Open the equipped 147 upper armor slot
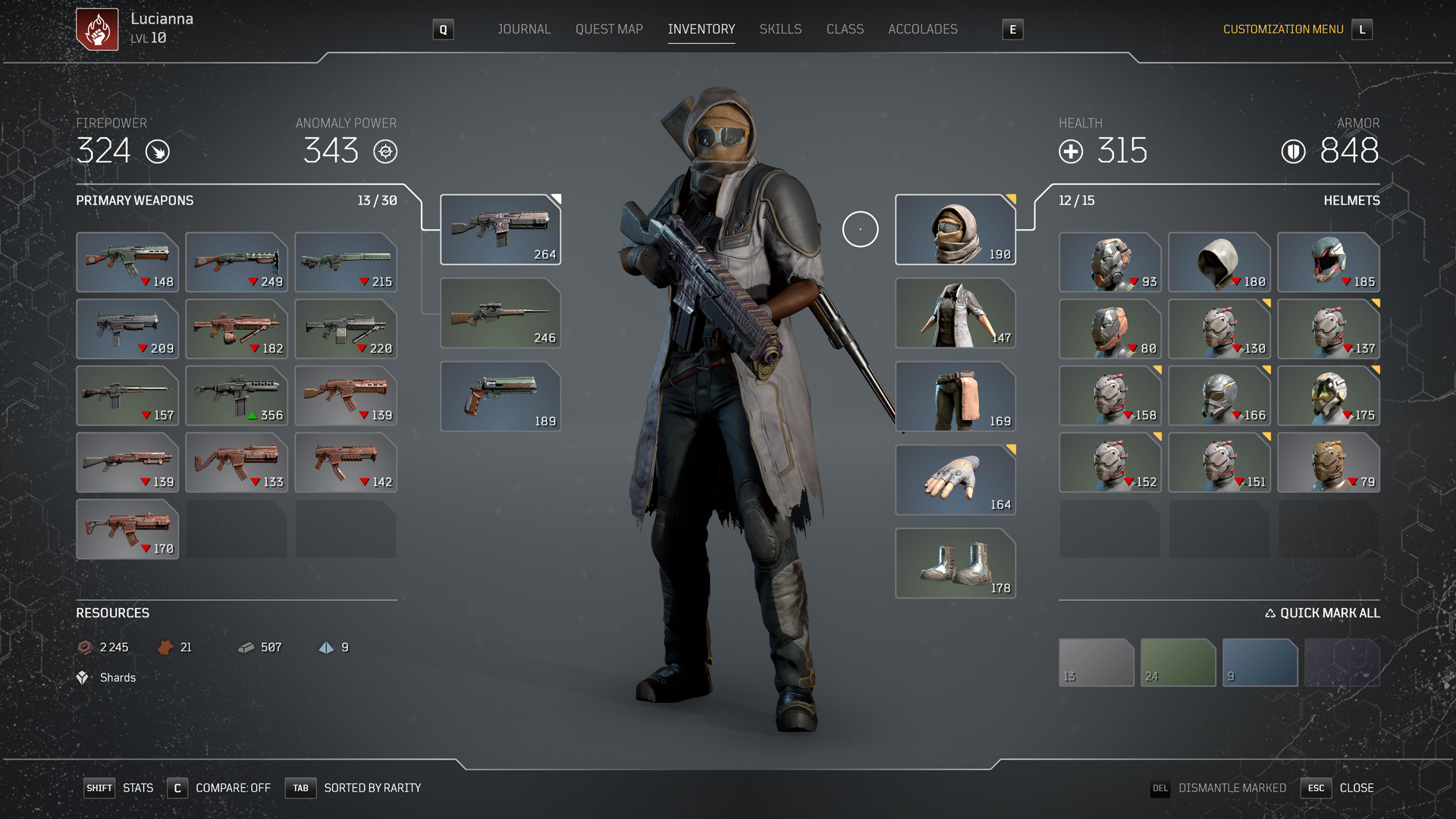The width and height of the screenshot is (1456, 819). pyautogui.click(x=955, y=313)
